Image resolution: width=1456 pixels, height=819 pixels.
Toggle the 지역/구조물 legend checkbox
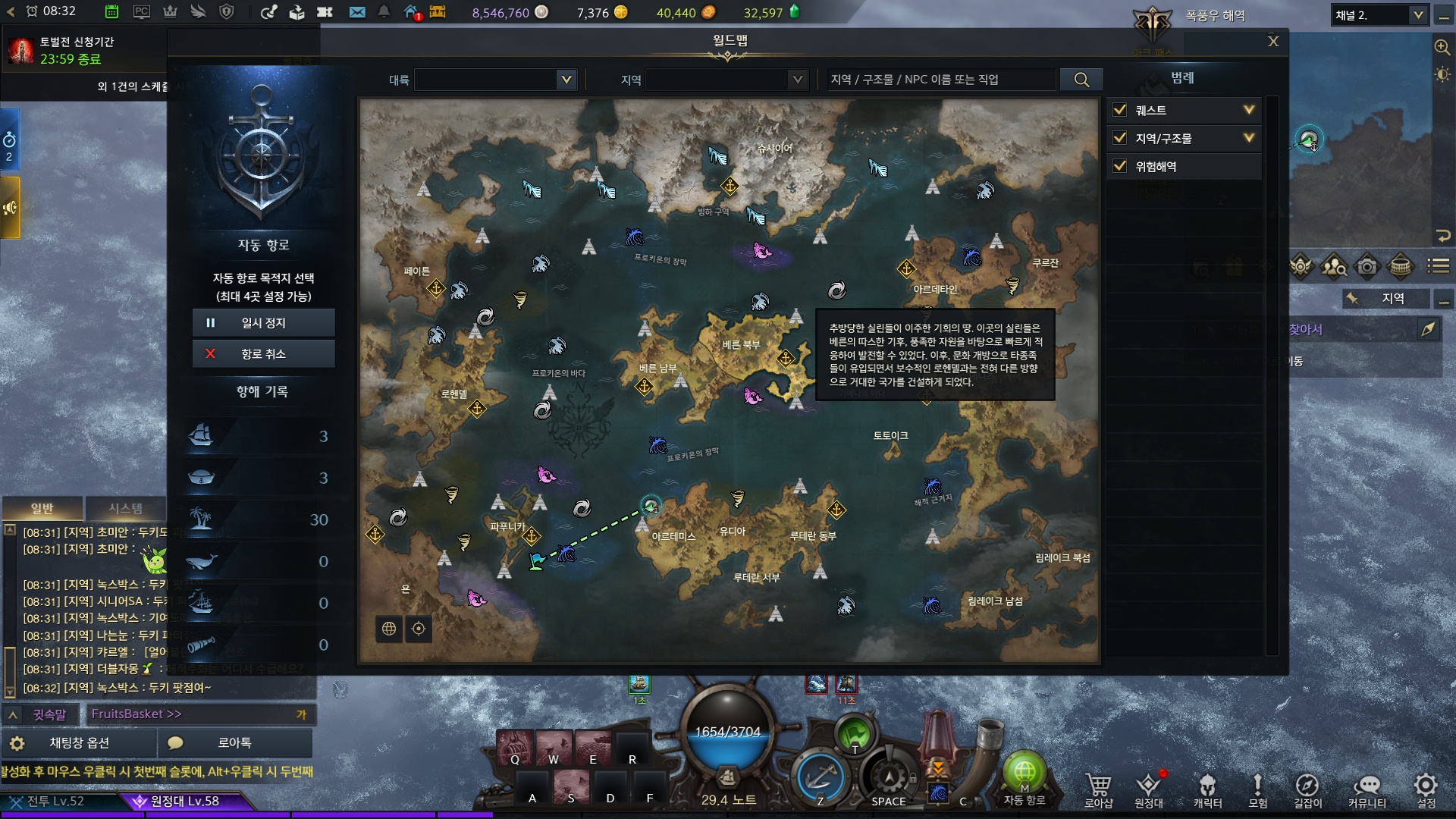[x=1120, y=138]
